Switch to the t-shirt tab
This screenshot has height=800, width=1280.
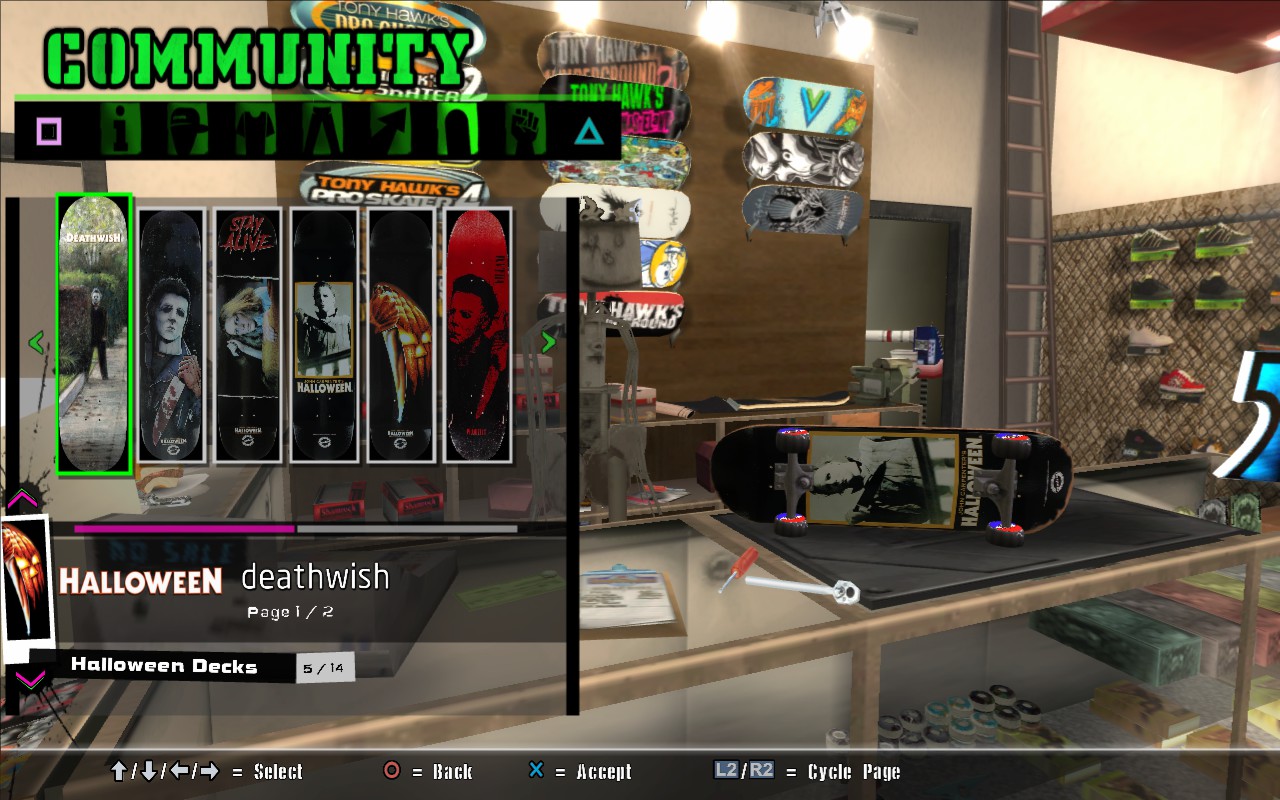click(x=255, y=131)
